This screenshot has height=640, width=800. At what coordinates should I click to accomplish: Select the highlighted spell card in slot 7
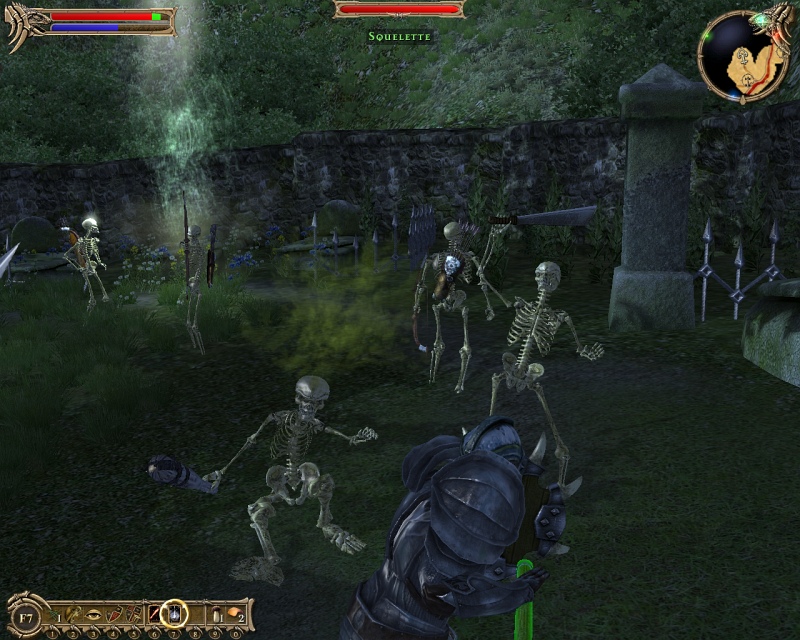point(175,611)
